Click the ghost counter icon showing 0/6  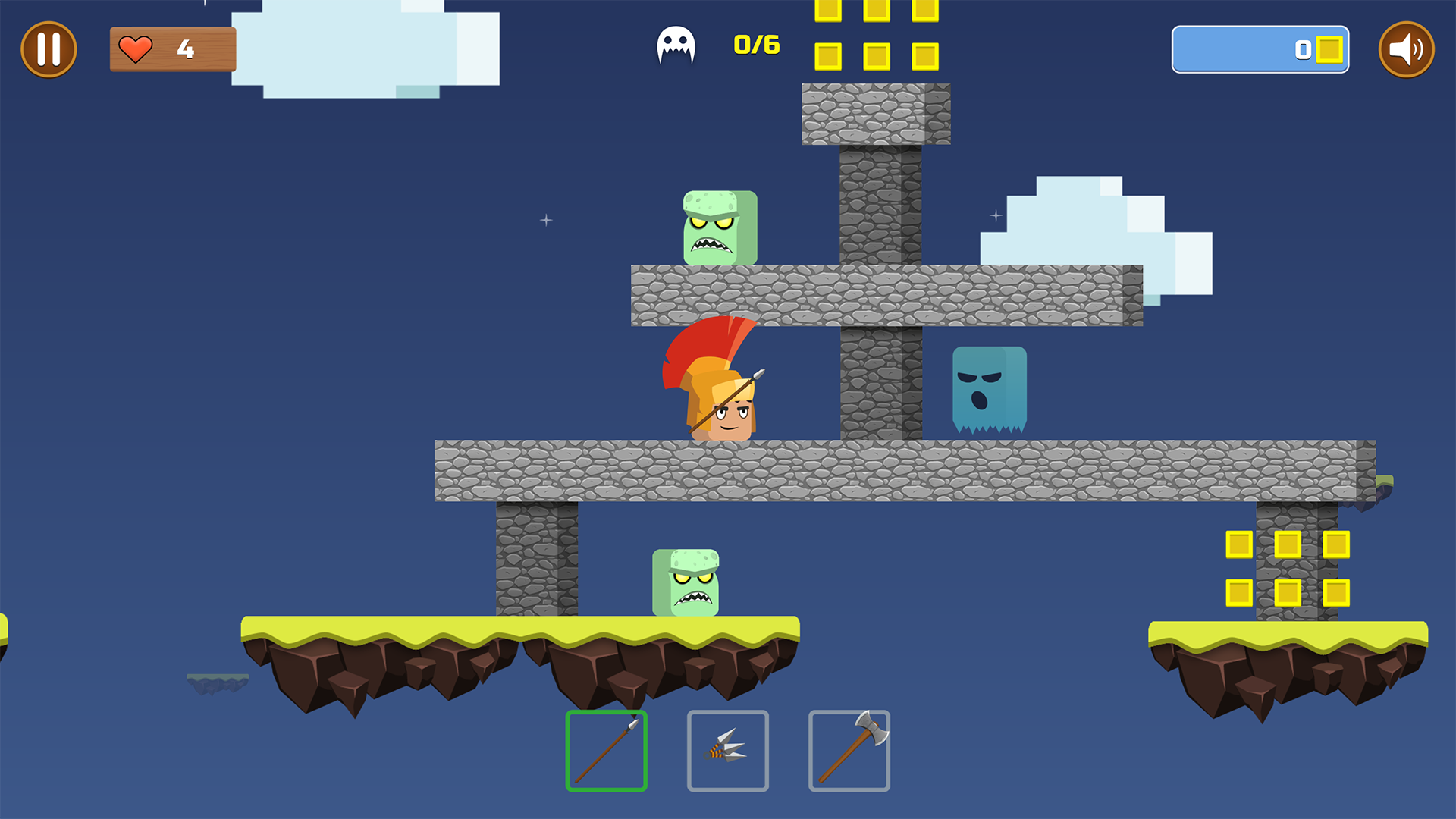[x=677, y=45]
